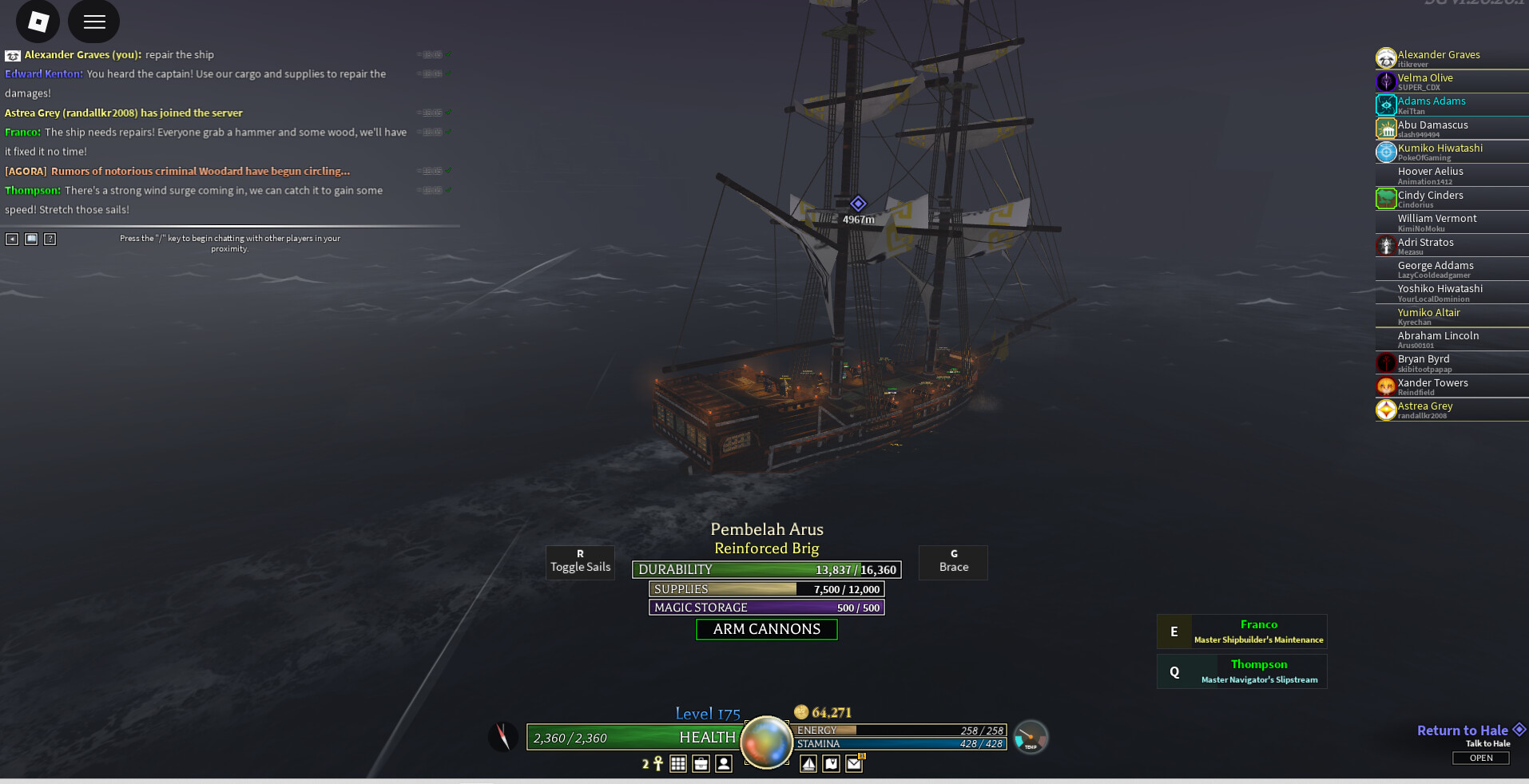
Task: Open the Return to Hale quest
Action: pyautogui.click(x=1480, y=758)
